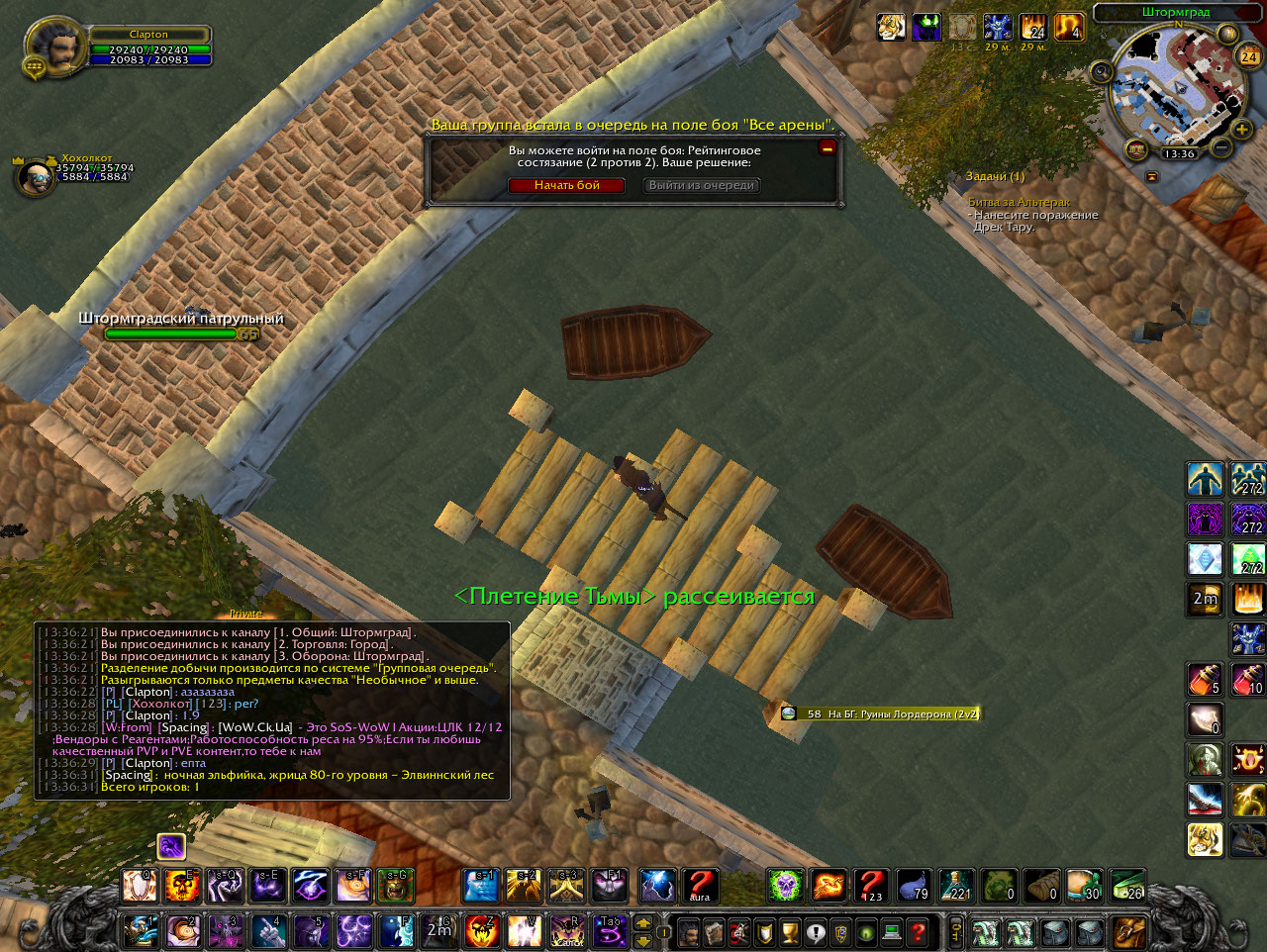Open the red question mark help micro button
1267x952 pixels.
coord(918,932)
